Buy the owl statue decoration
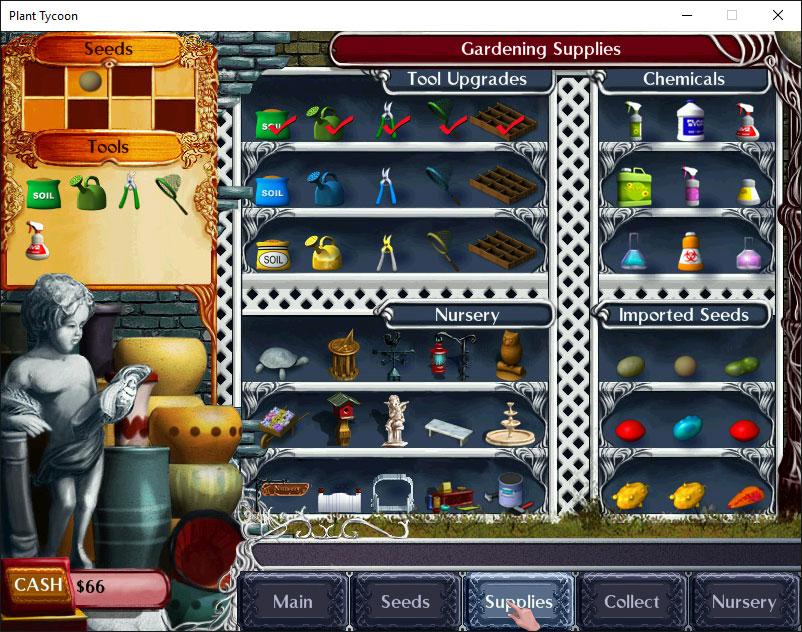The width and height of the screenshot is (802, 632). click(511, 354)
